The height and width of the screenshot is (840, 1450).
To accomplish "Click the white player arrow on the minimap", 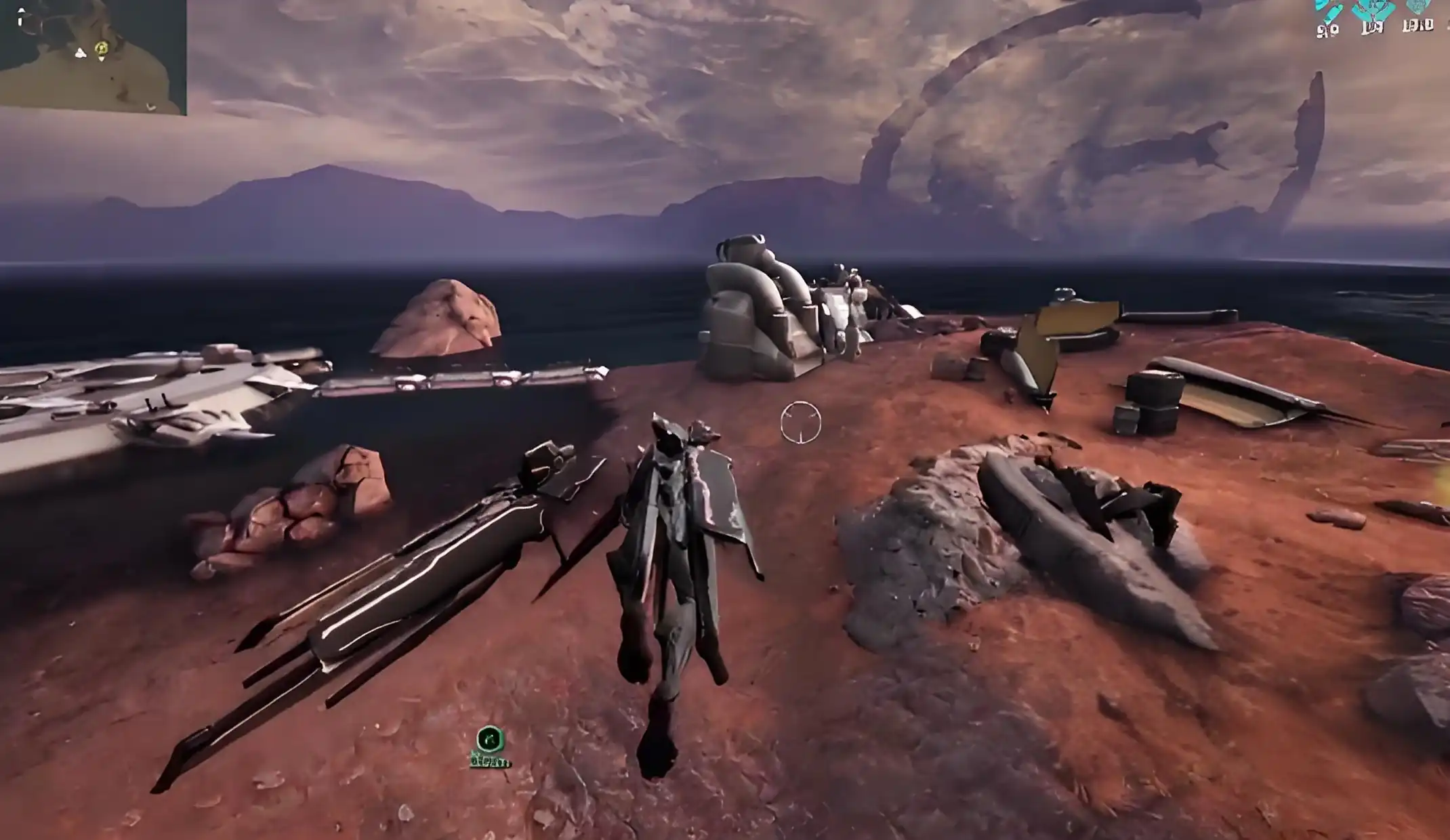I will click(x=81, y=53).
